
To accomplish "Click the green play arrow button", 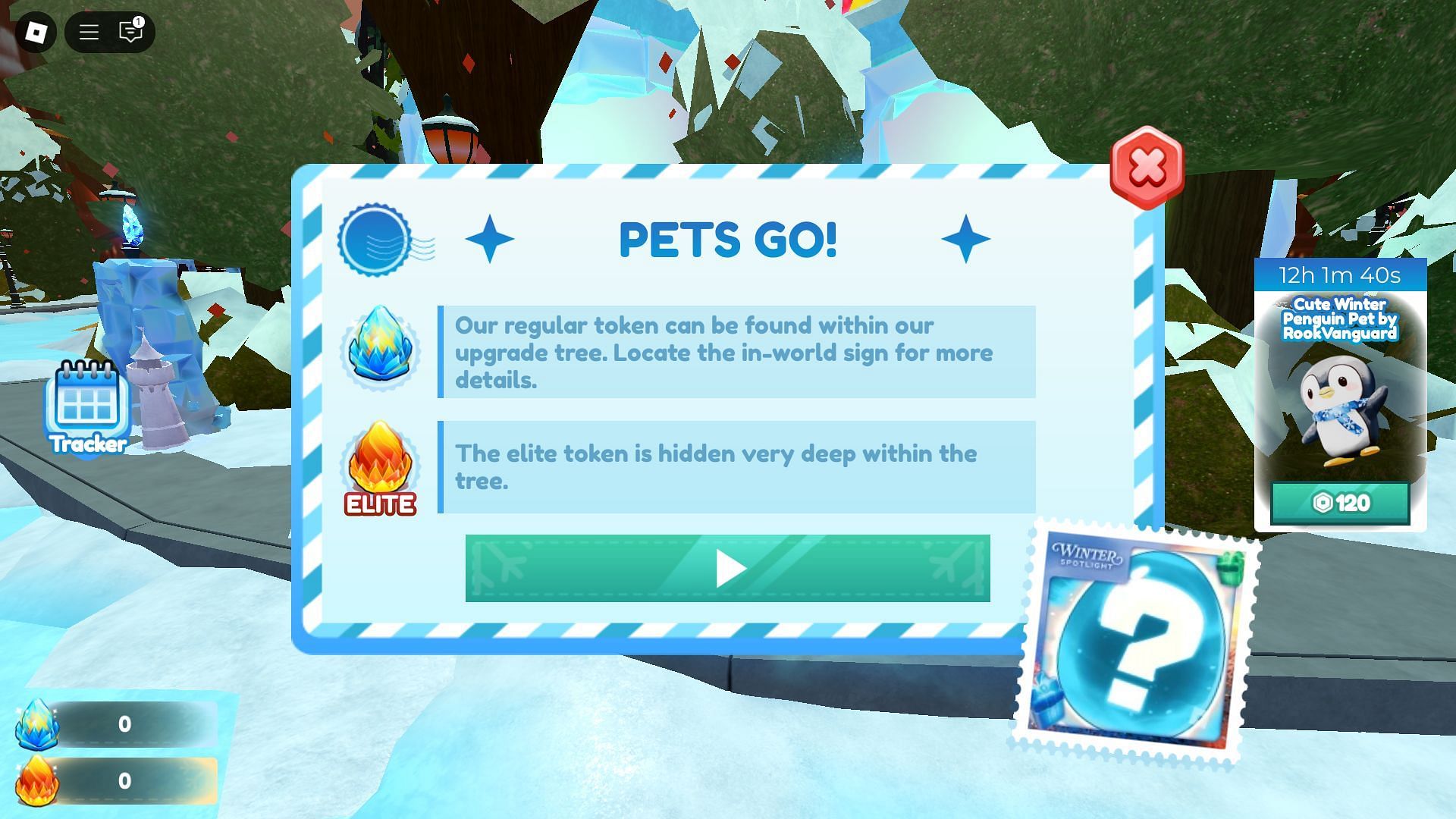I will (727, 569).
